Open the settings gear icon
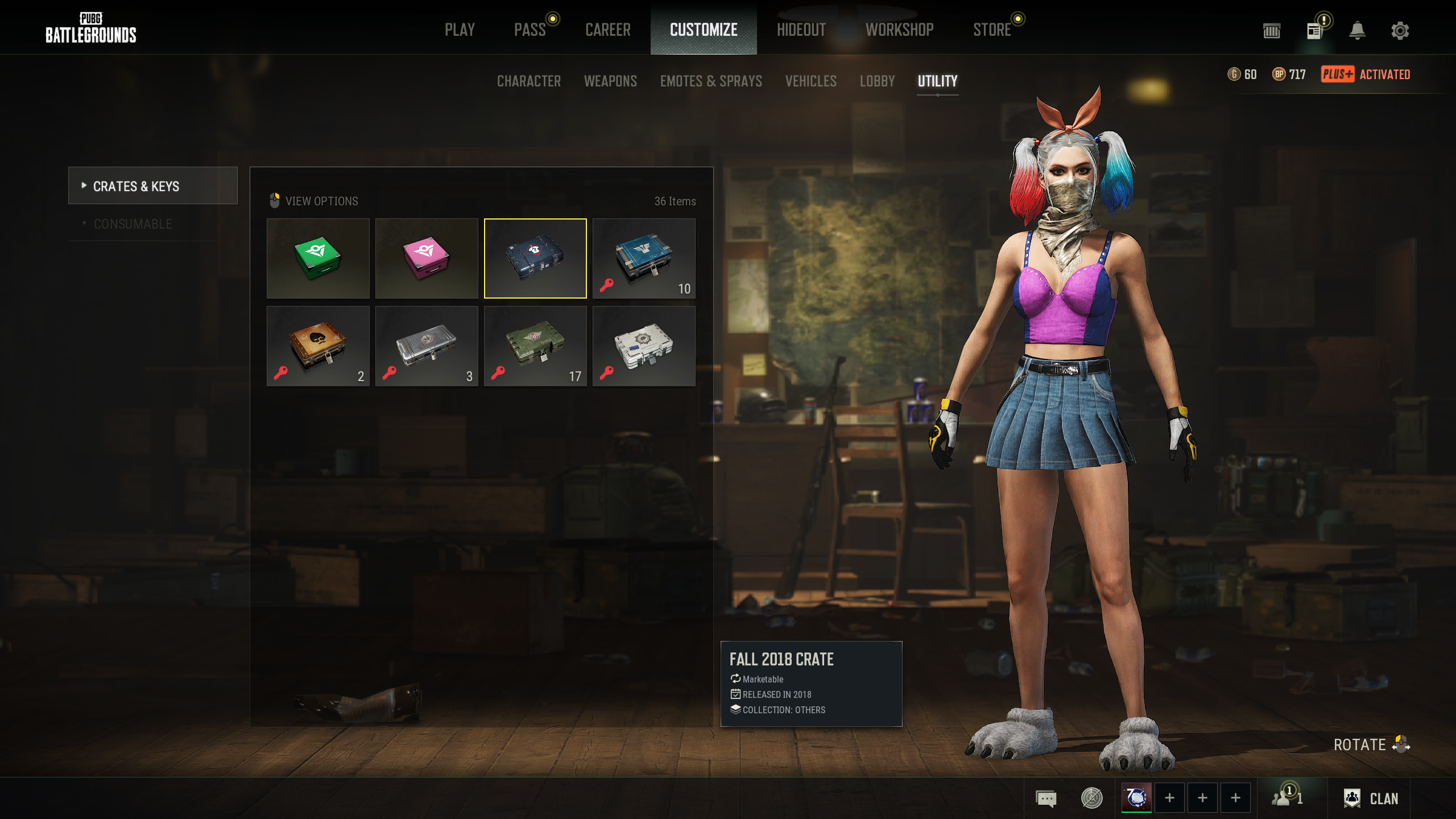Viewport: 1456px width, 819px height. (x=1400, y=30)
